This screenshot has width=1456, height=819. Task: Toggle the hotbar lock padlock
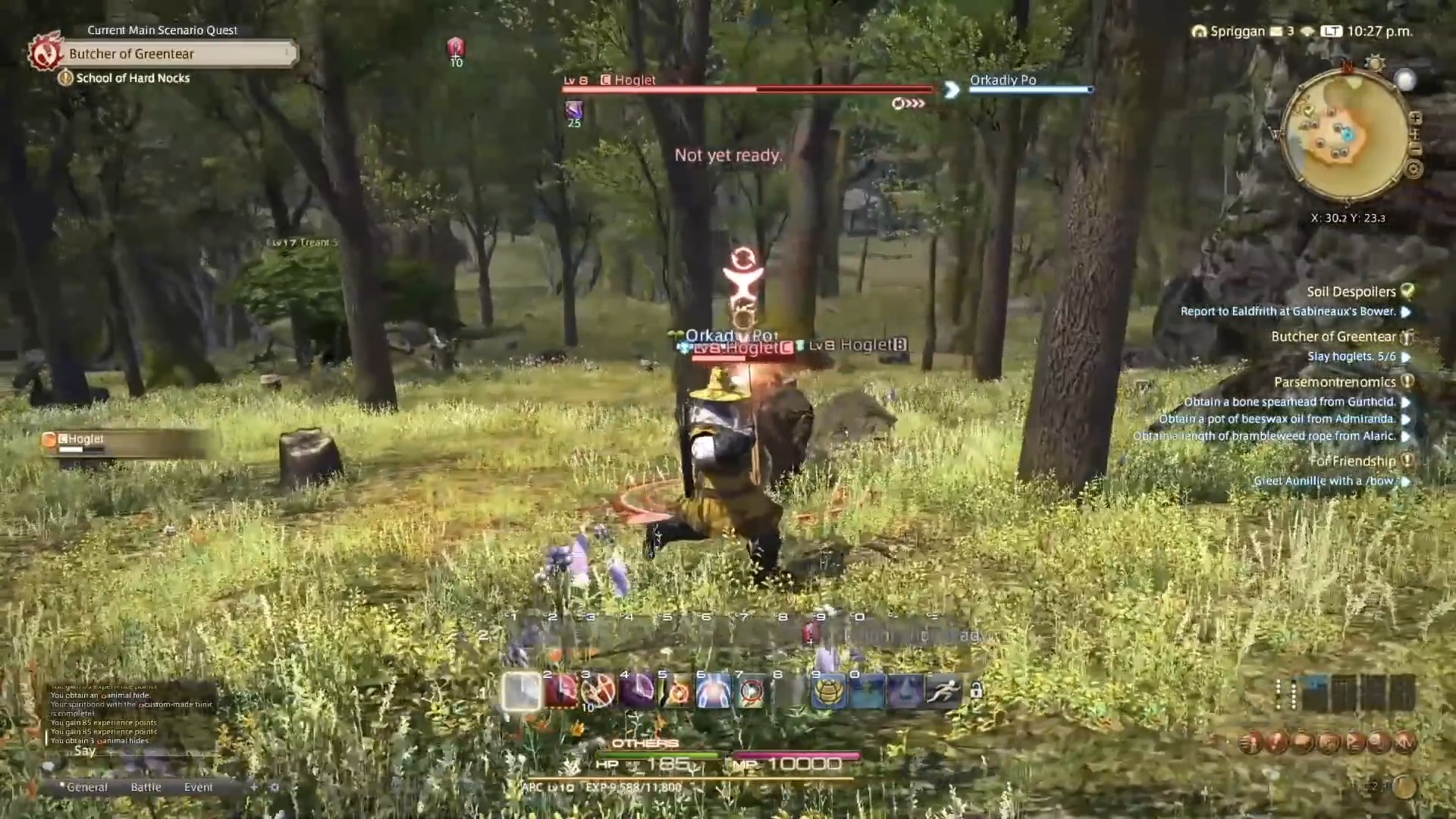point(976,691)
